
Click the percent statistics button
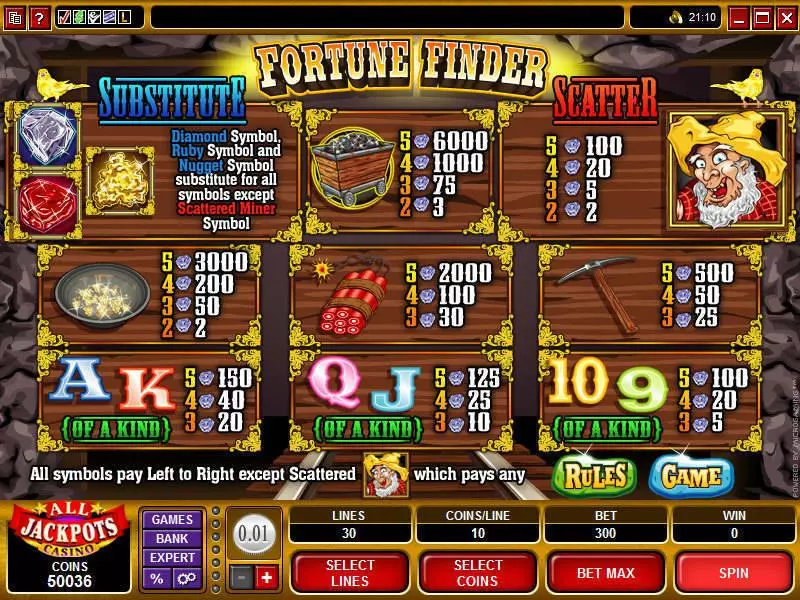[157, 579]
